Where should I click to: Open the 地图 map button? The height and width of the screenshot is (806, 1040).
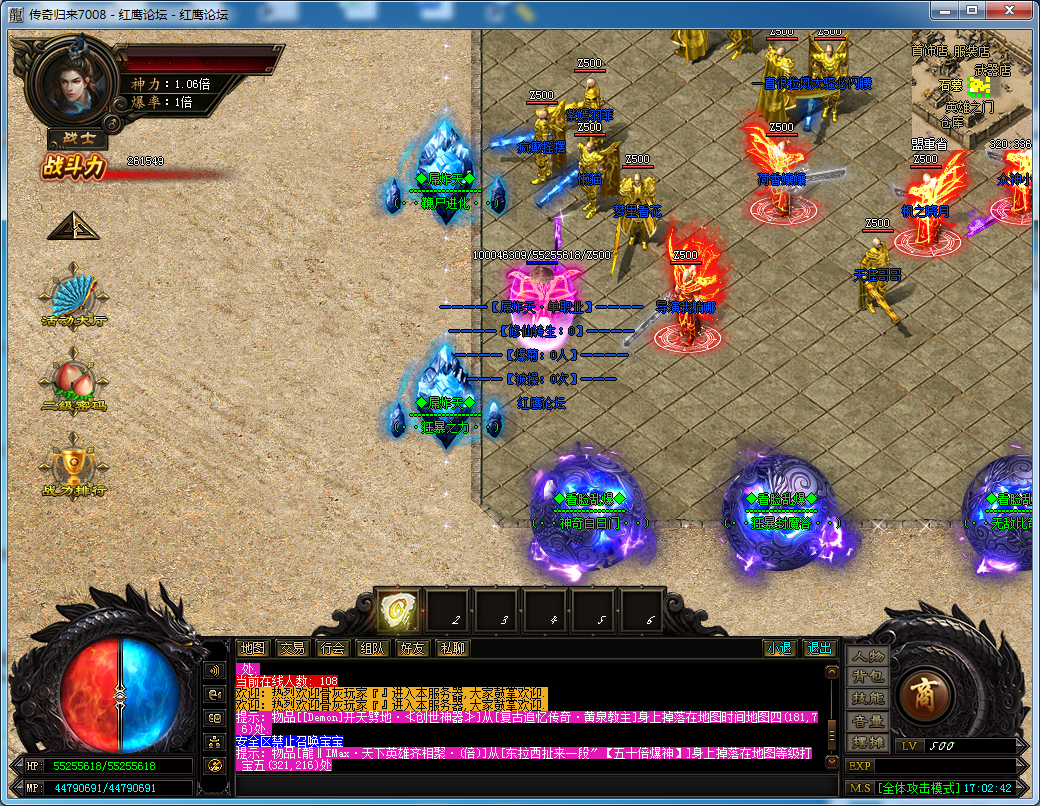[x=254, y=648]
